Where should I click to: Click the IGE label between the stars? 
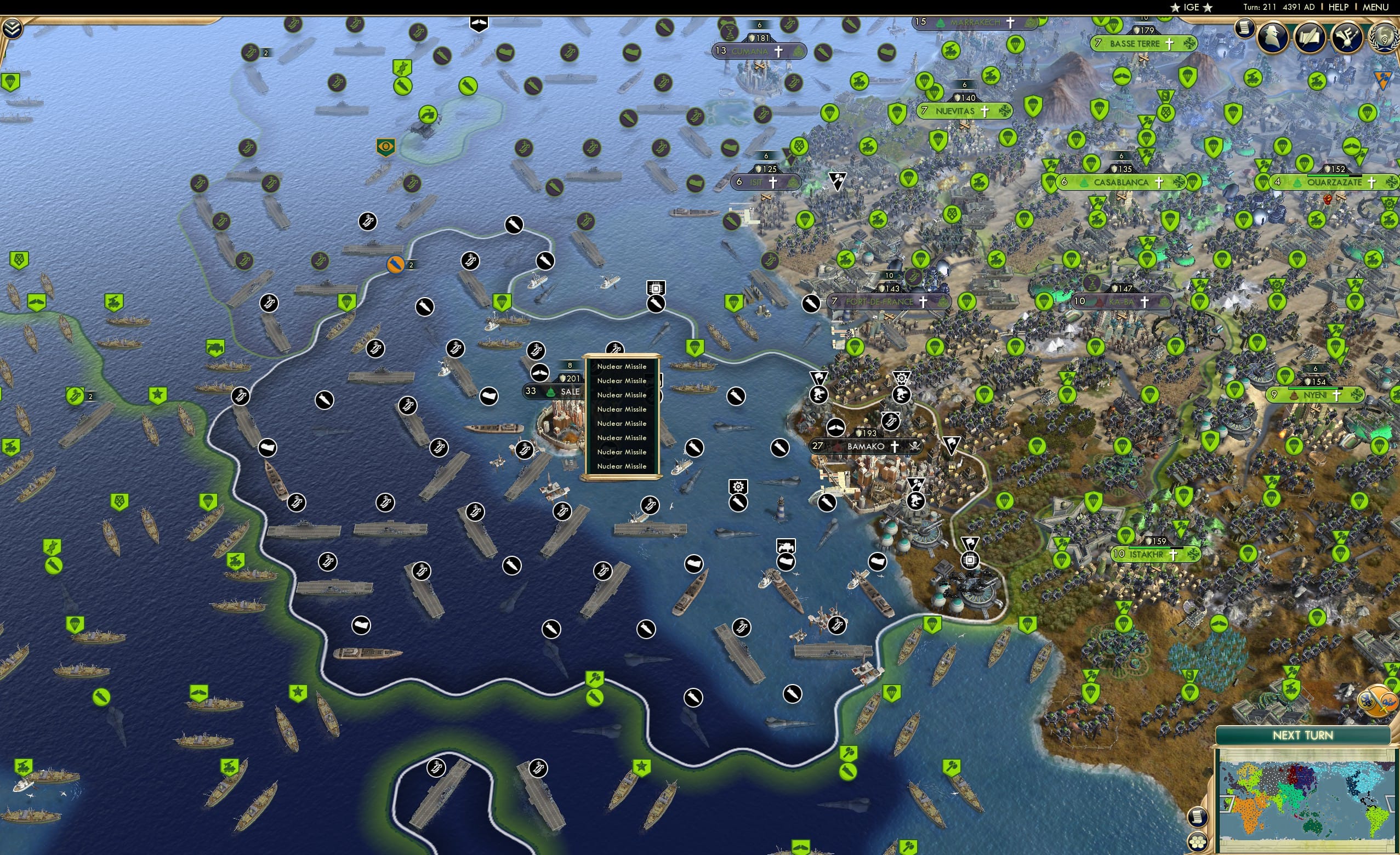tap(1192, 7)
